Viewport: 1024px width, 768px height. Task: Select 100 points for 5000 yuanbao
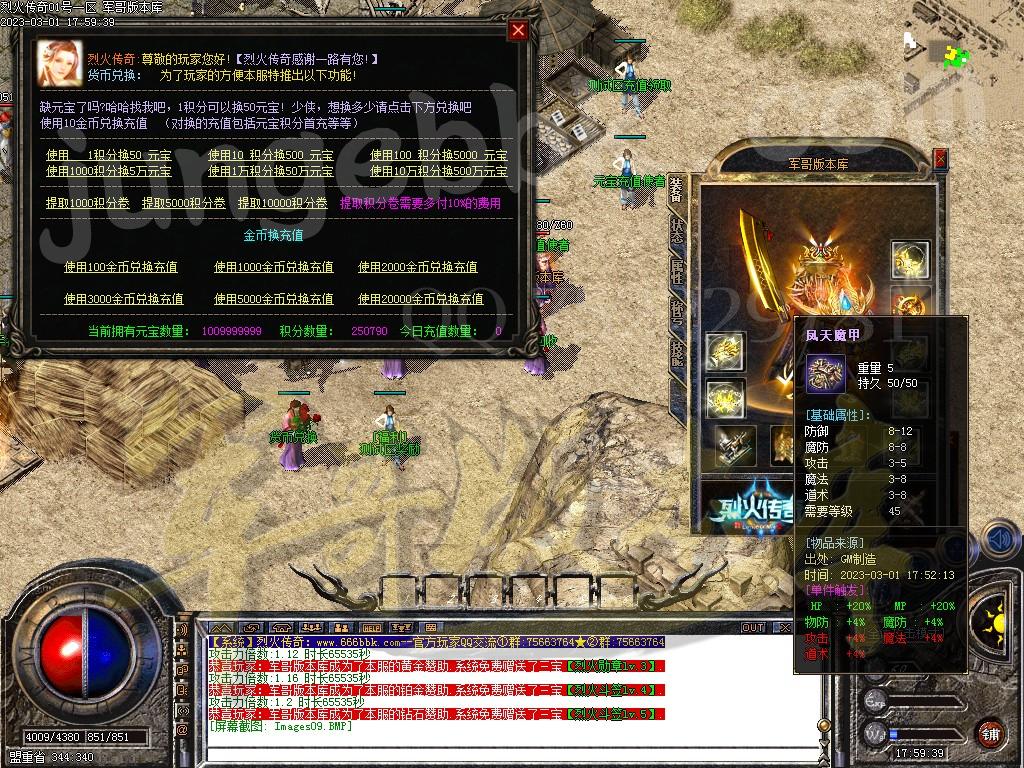tap(438, 155)
